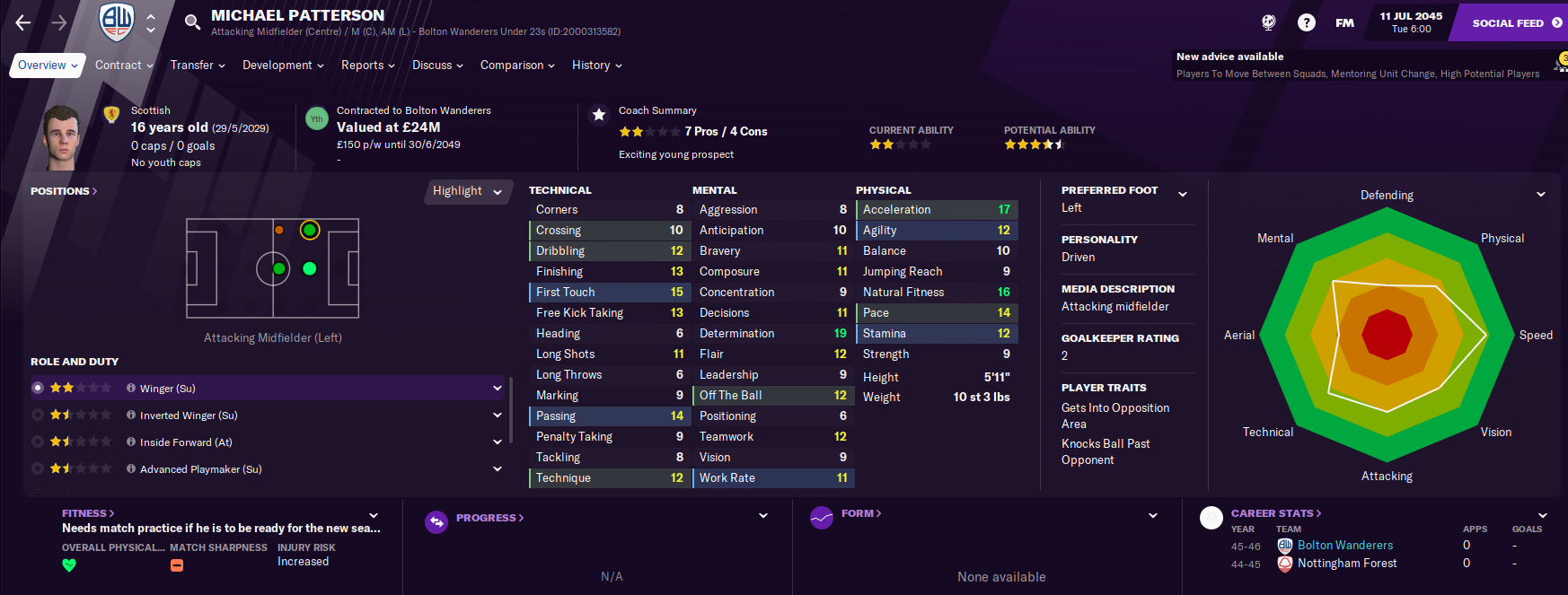Select the Advanced Playmaker (Su) role
This screenshot has width=1568, height=595.
click(x=200, y=469)
